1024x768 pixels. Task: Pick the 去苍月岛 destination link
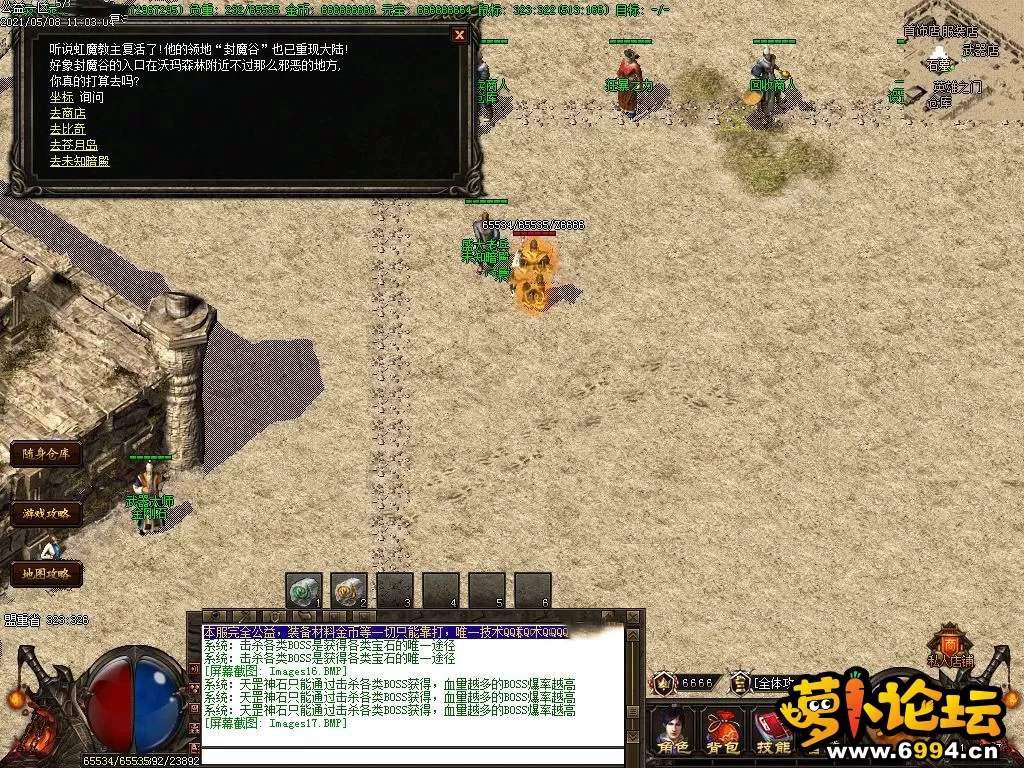point(73,145)
